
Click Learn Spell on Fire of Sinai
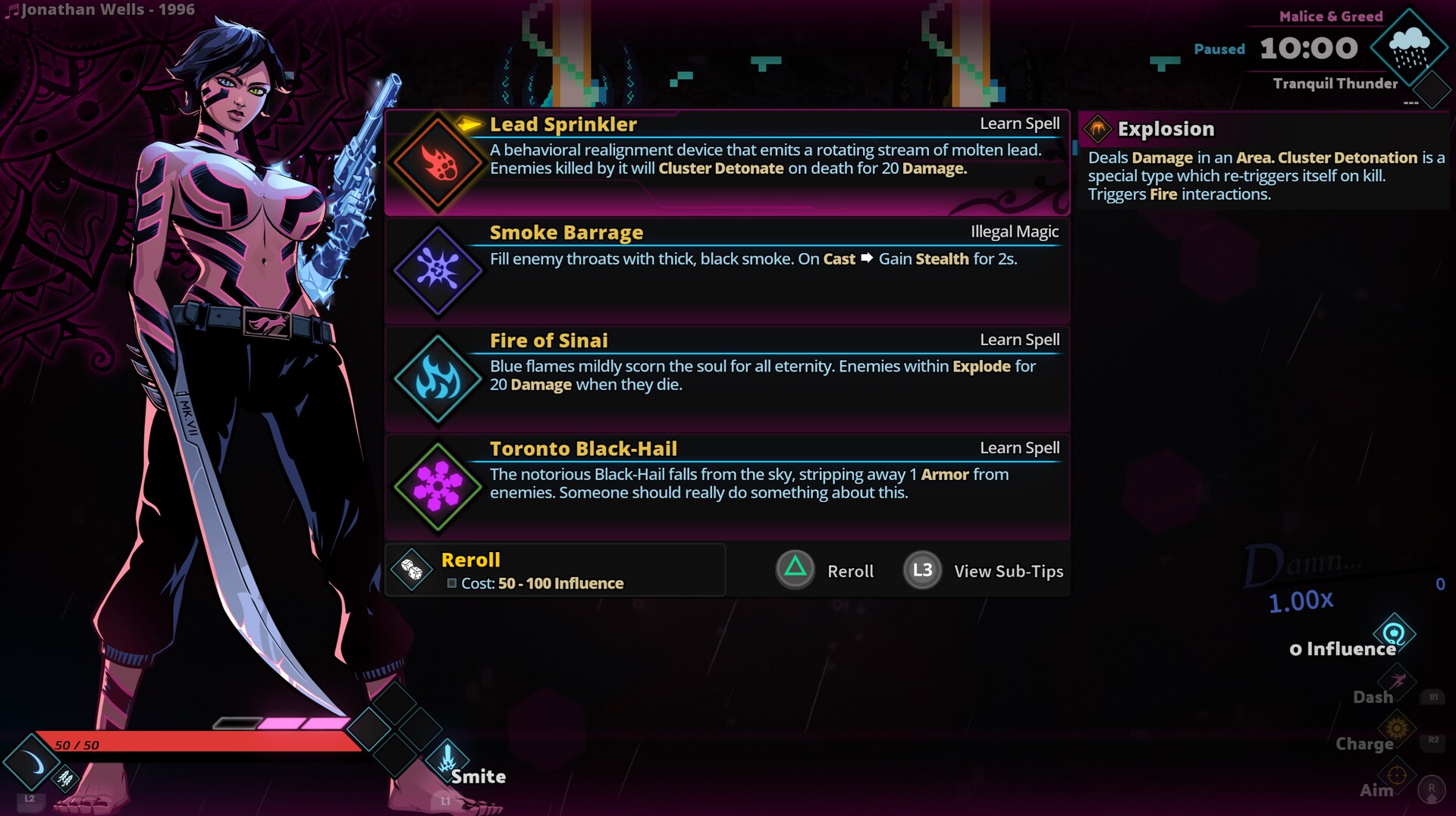1020,340
